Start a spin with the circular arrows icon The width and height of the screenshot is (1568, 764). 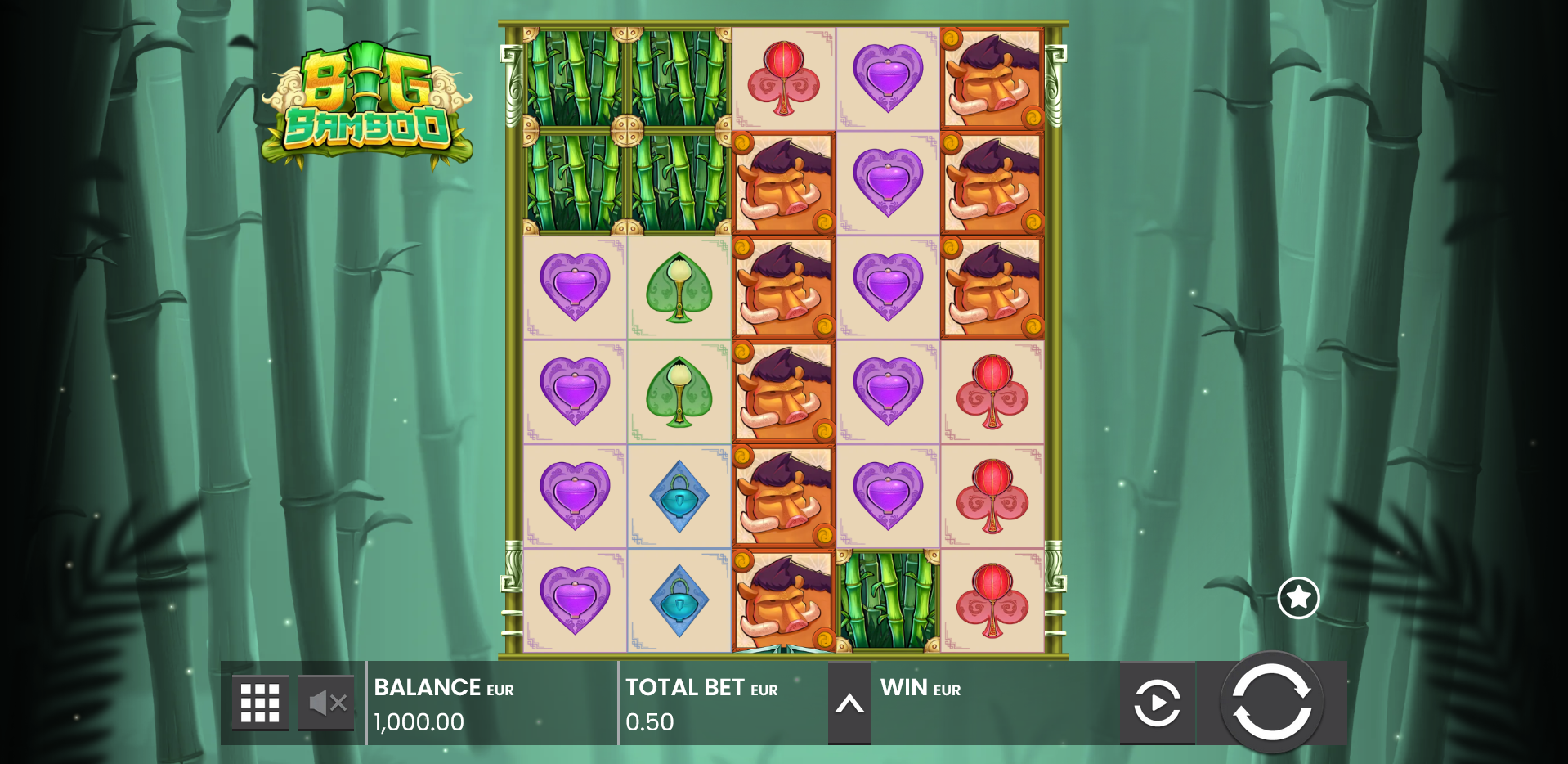[x=1274, y=703]
